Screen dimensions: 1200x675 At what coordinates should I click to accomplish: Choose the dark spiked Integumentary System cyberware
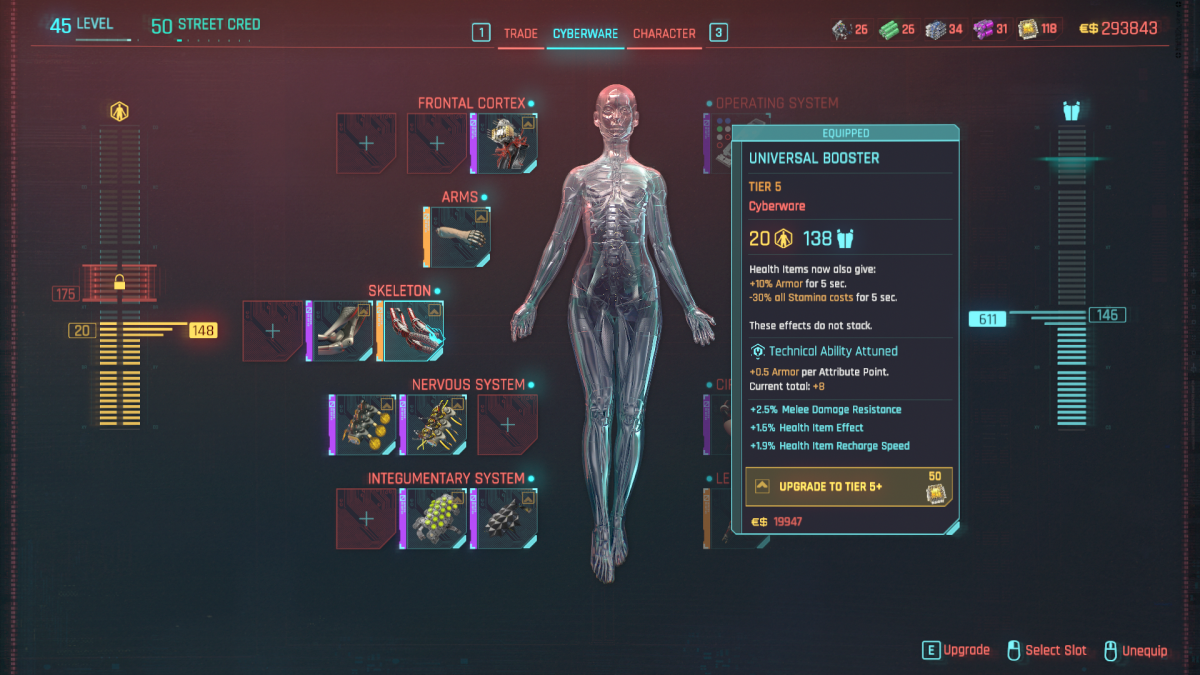507,518
